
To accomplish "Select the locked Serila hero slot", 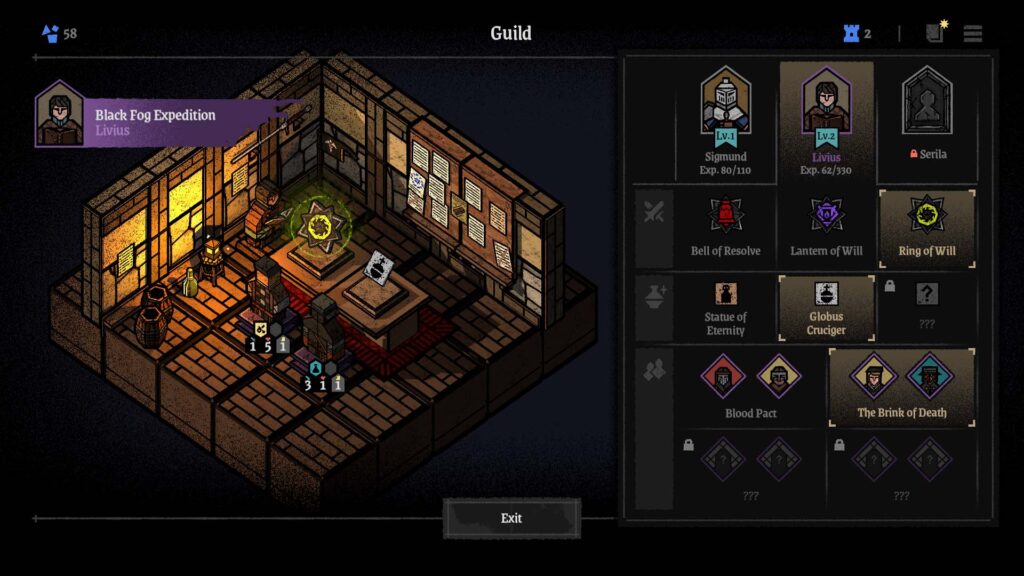I will tap(925, 121).
